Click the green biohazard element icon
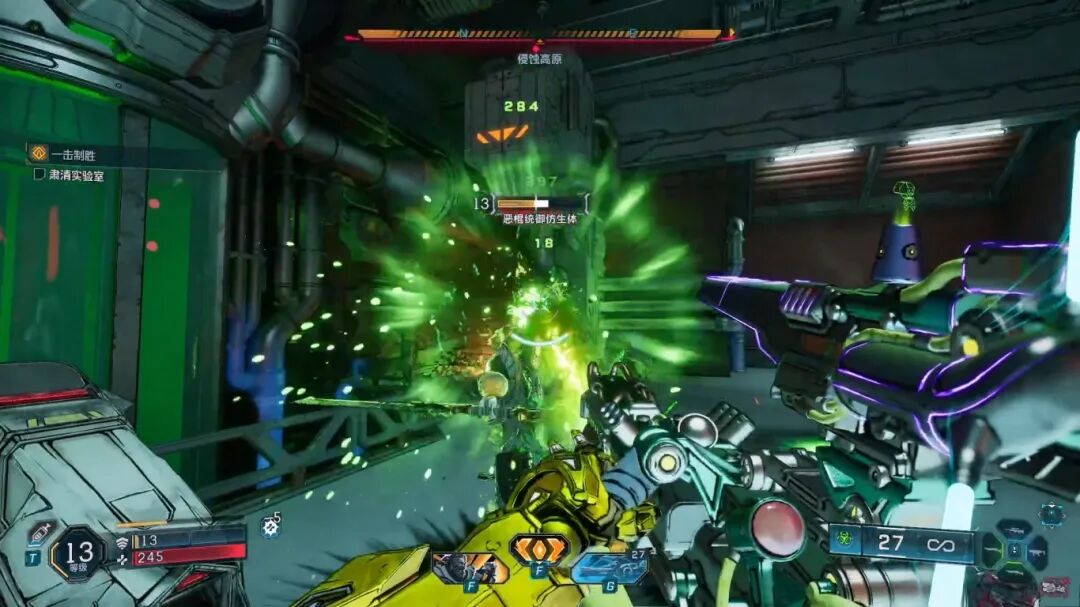 (843, 544)
